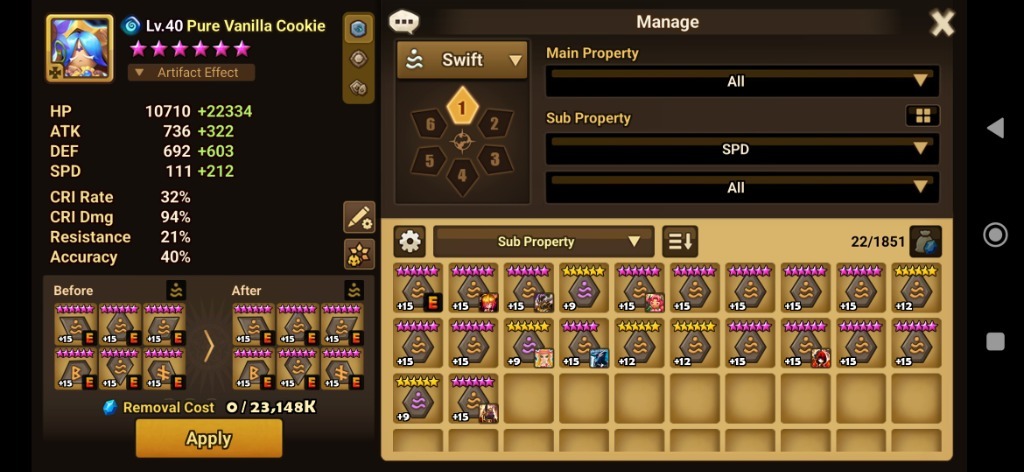Tap the Android home button
The image size is (1024, 472).
[995, 235]
